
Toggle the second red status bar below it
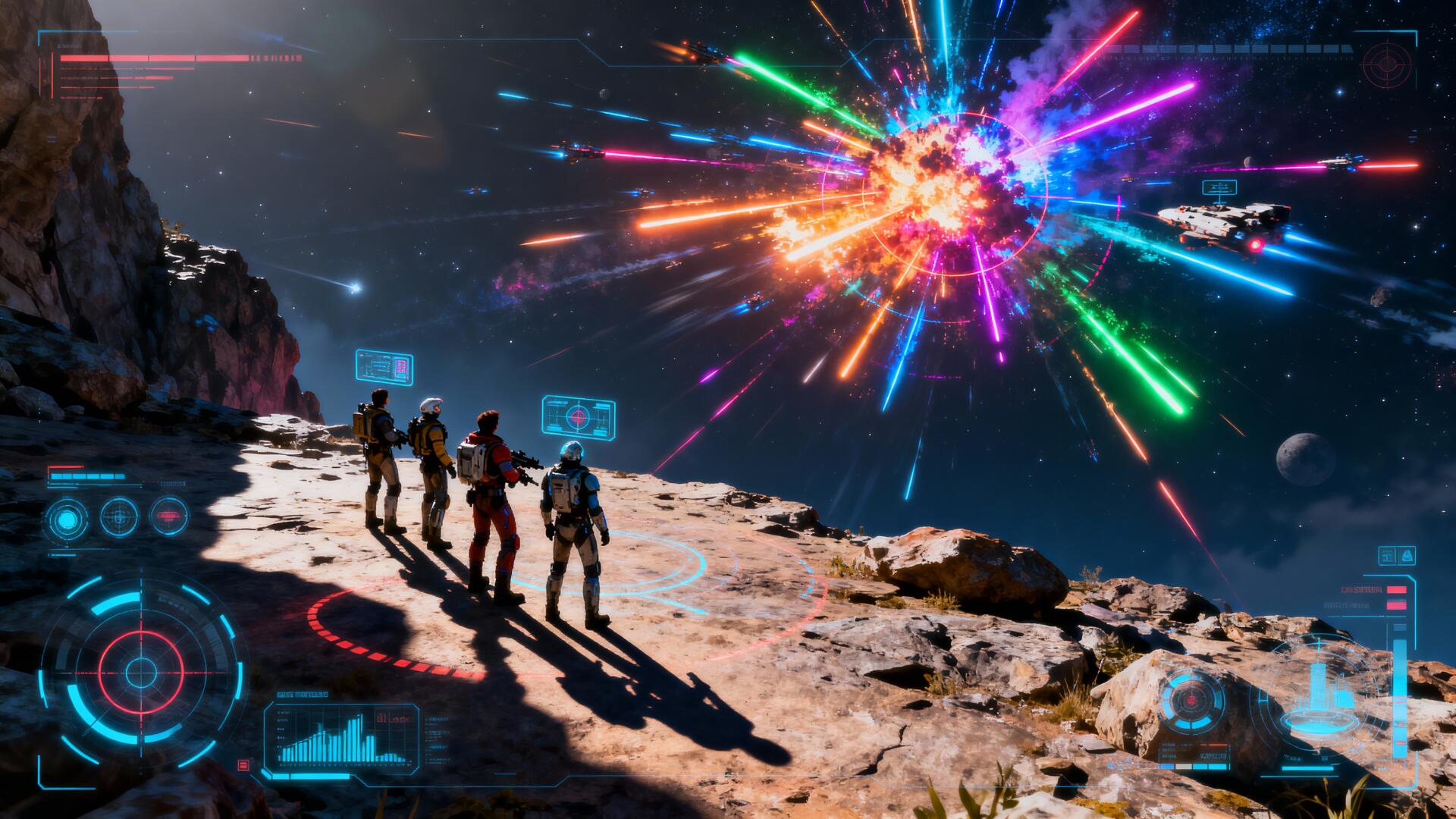click(x=1397, y=605)
